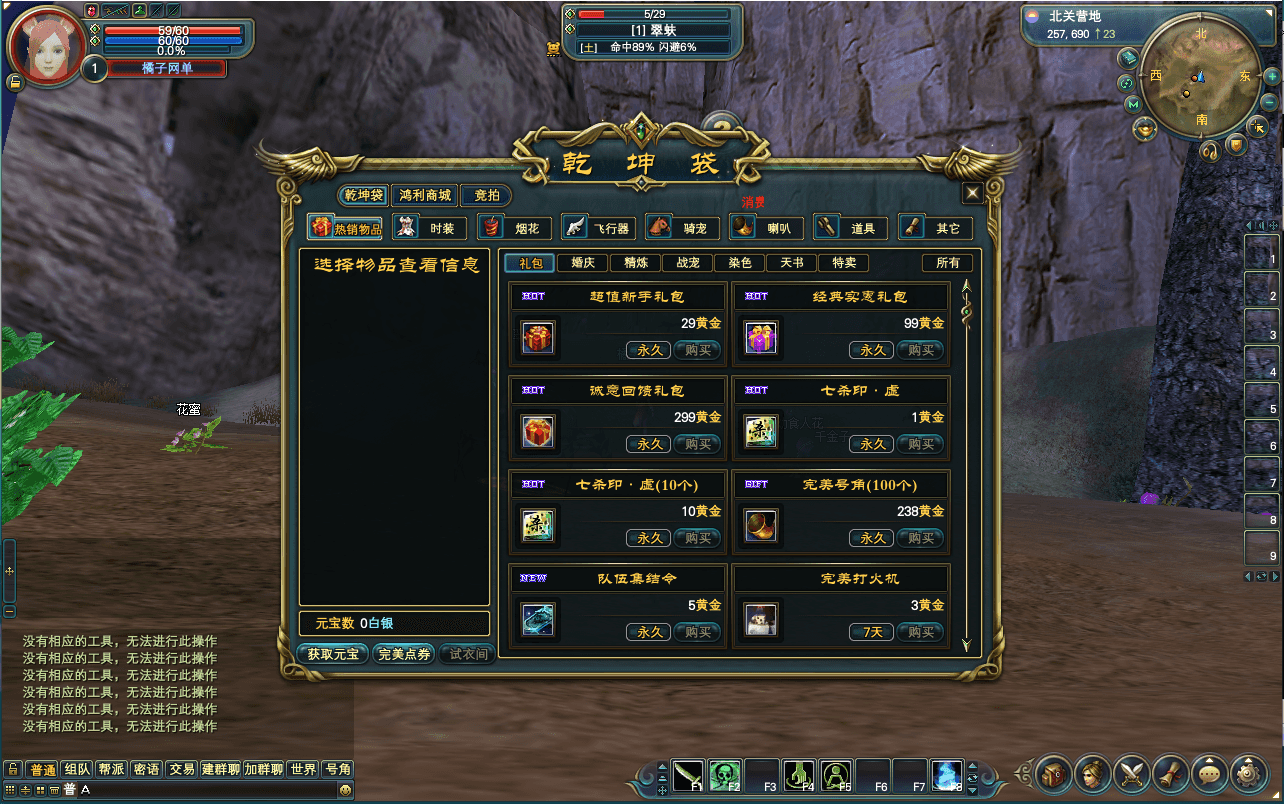Buy the 超值新手礼包 gift pack
This screenshot has width=1284, height=804.
tap(698, 350)
